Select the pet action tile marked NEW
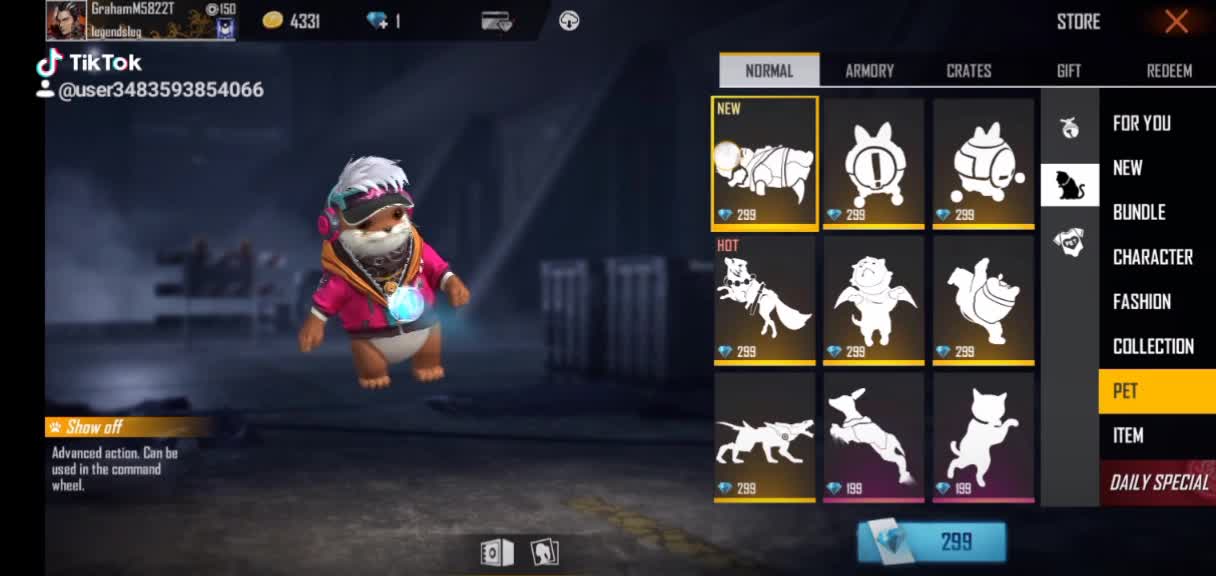Image resolution: width=1216 pixels, height=576 pixels. tap(765, 163)
